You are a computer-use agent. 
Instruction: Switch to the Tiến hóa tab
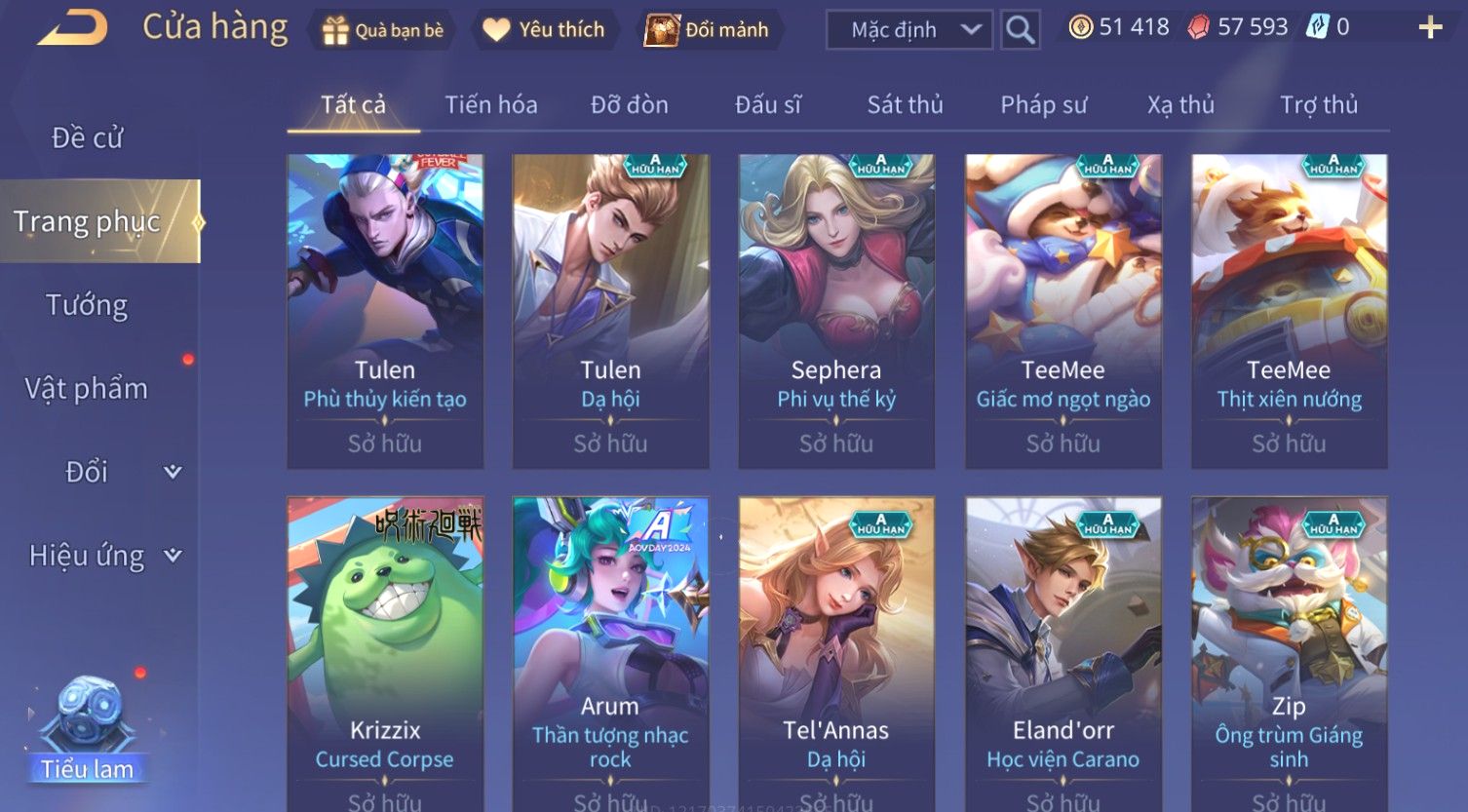click(491, 104)
